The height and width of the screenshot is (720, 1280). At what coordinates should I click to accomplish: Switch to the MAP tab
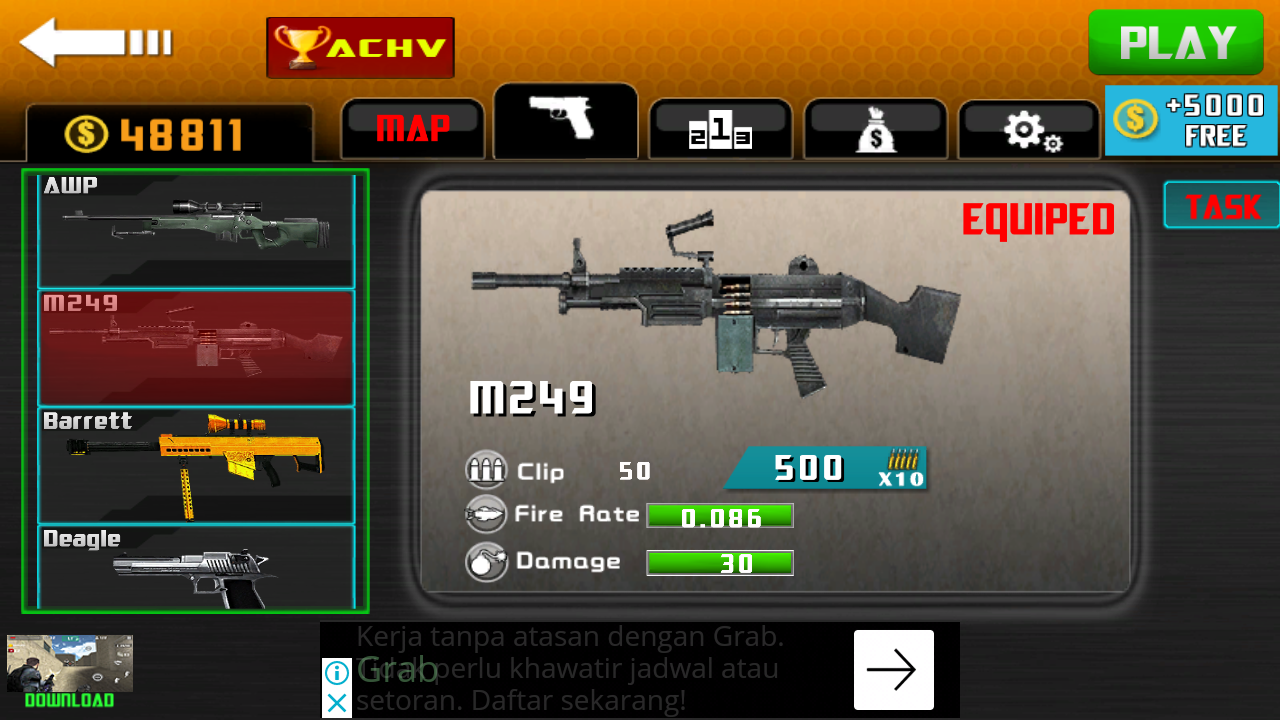[x=413, y=129]
